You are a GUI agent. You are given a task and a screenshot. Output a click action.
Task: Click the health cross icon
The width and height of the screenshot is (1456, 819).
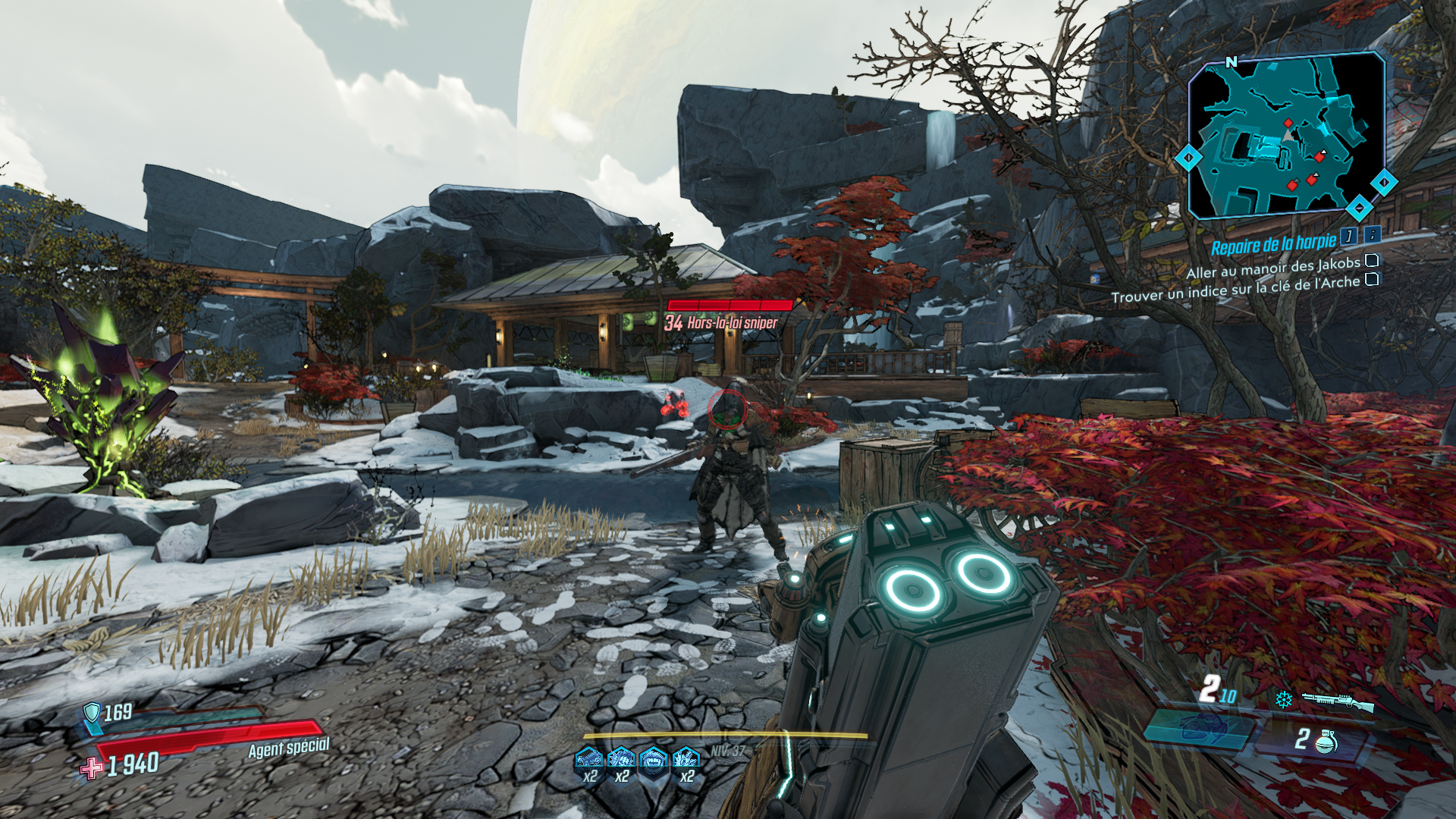click(x=92, y=767)
